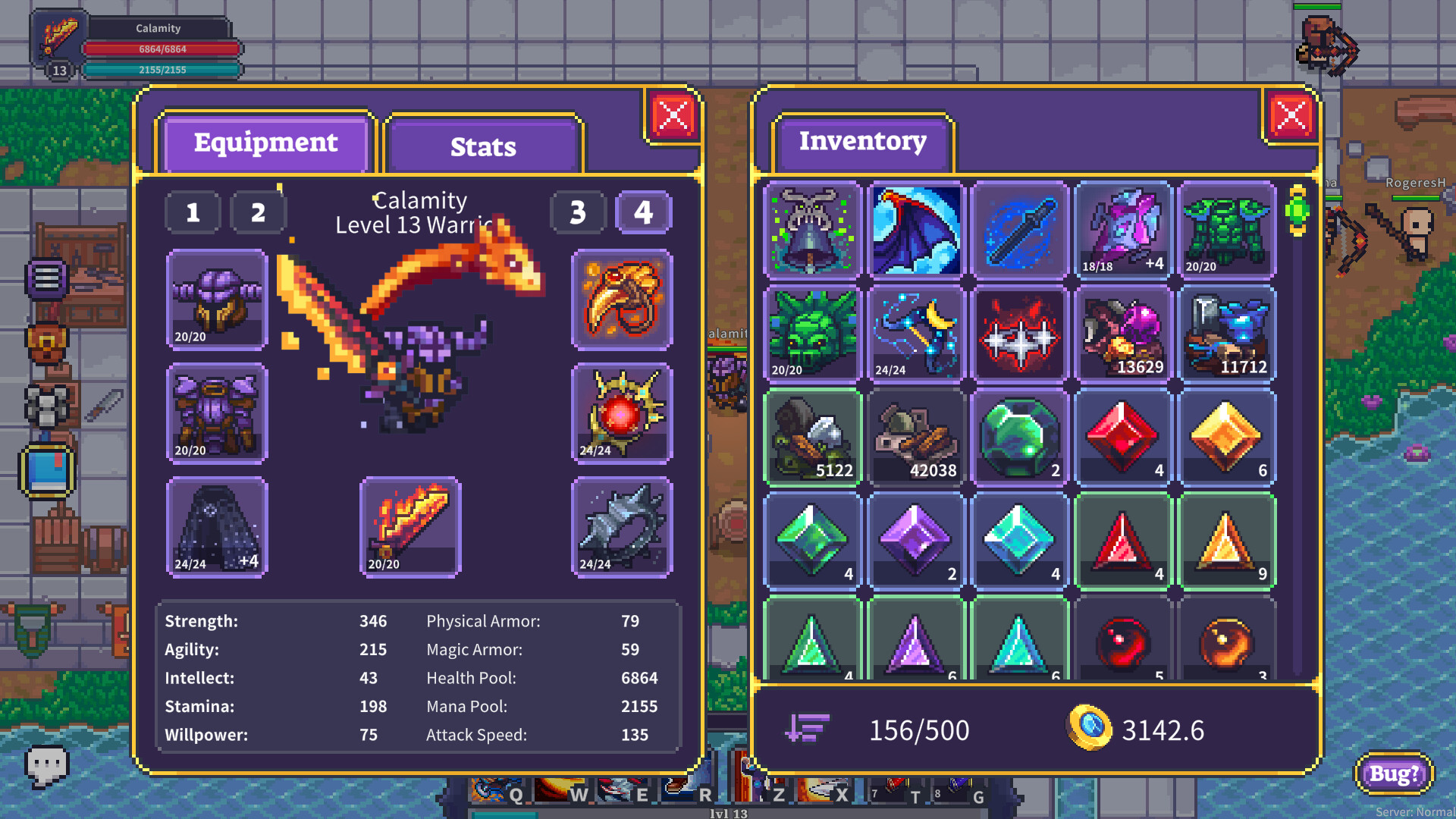Select the stack of 4 red gems

coord(1123,438)
